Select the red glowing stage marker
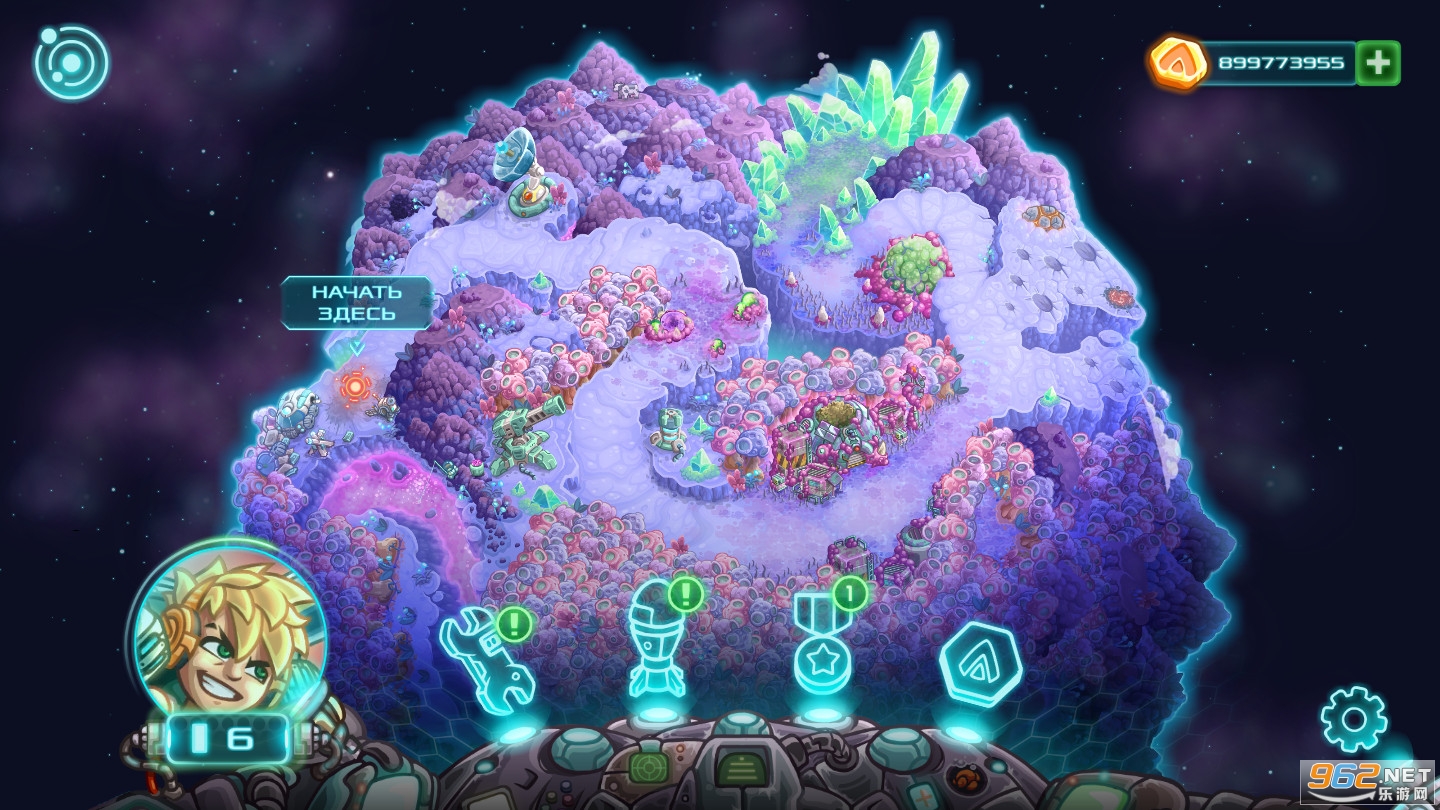Screen dimensions: 1440x810 pyautogui.click(x=355, y=385)
